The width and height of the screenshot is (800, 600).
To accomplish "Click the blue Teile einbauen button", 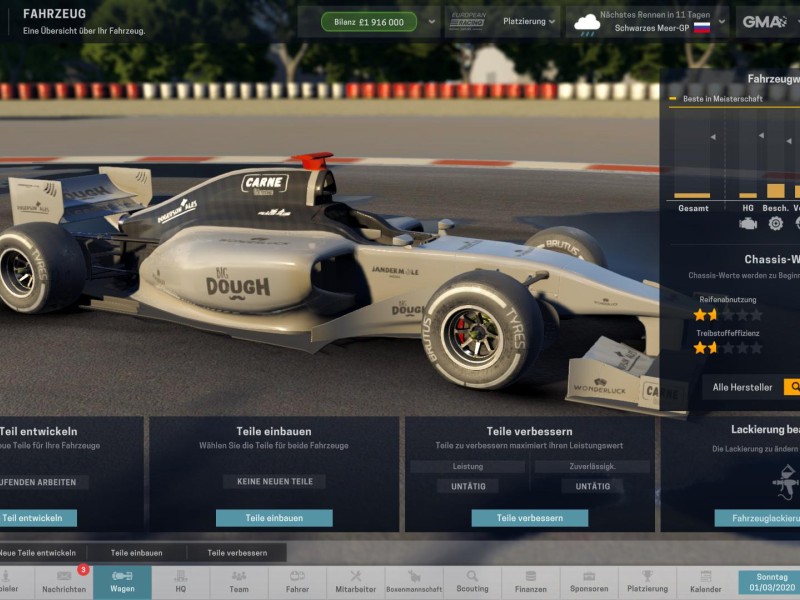I will (x=274, y=518).
